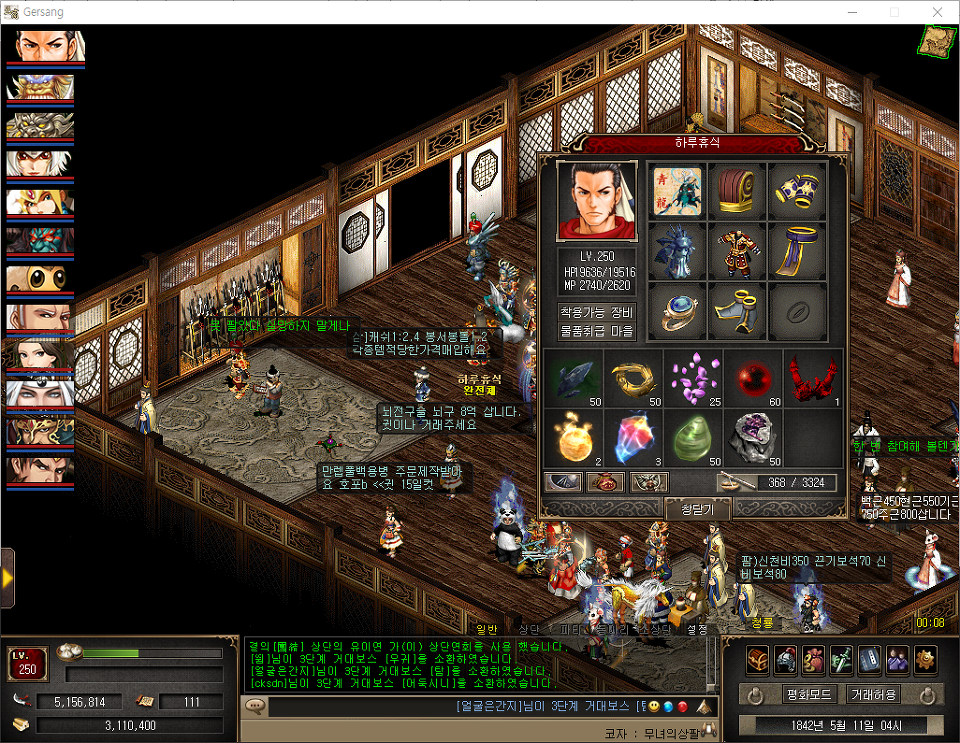The width and height of the screenshot is (960, 743).
Task: Switch to the 일반 chat tab
Action: (x=487, y=629)
